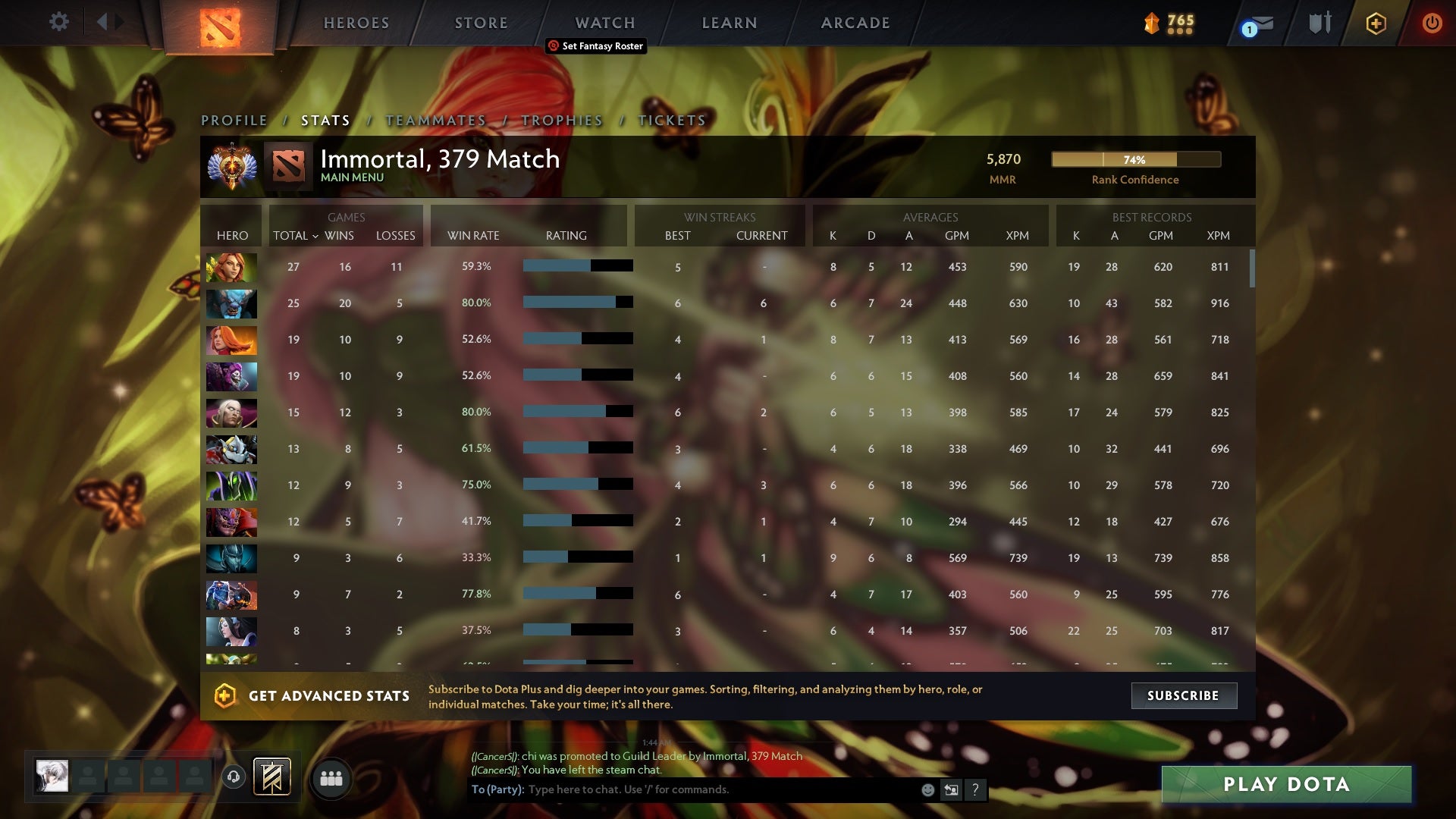Click the power button to exit Dota
This screenshot has height=819, width=1456.
coord(1432,23)
